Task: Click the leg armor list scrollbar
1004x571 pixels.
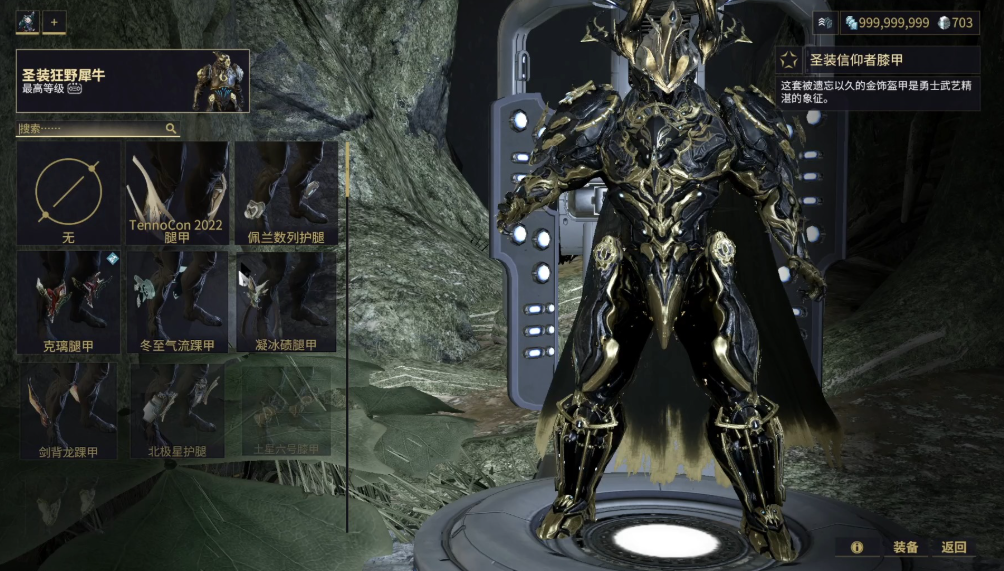Action: 347,170
